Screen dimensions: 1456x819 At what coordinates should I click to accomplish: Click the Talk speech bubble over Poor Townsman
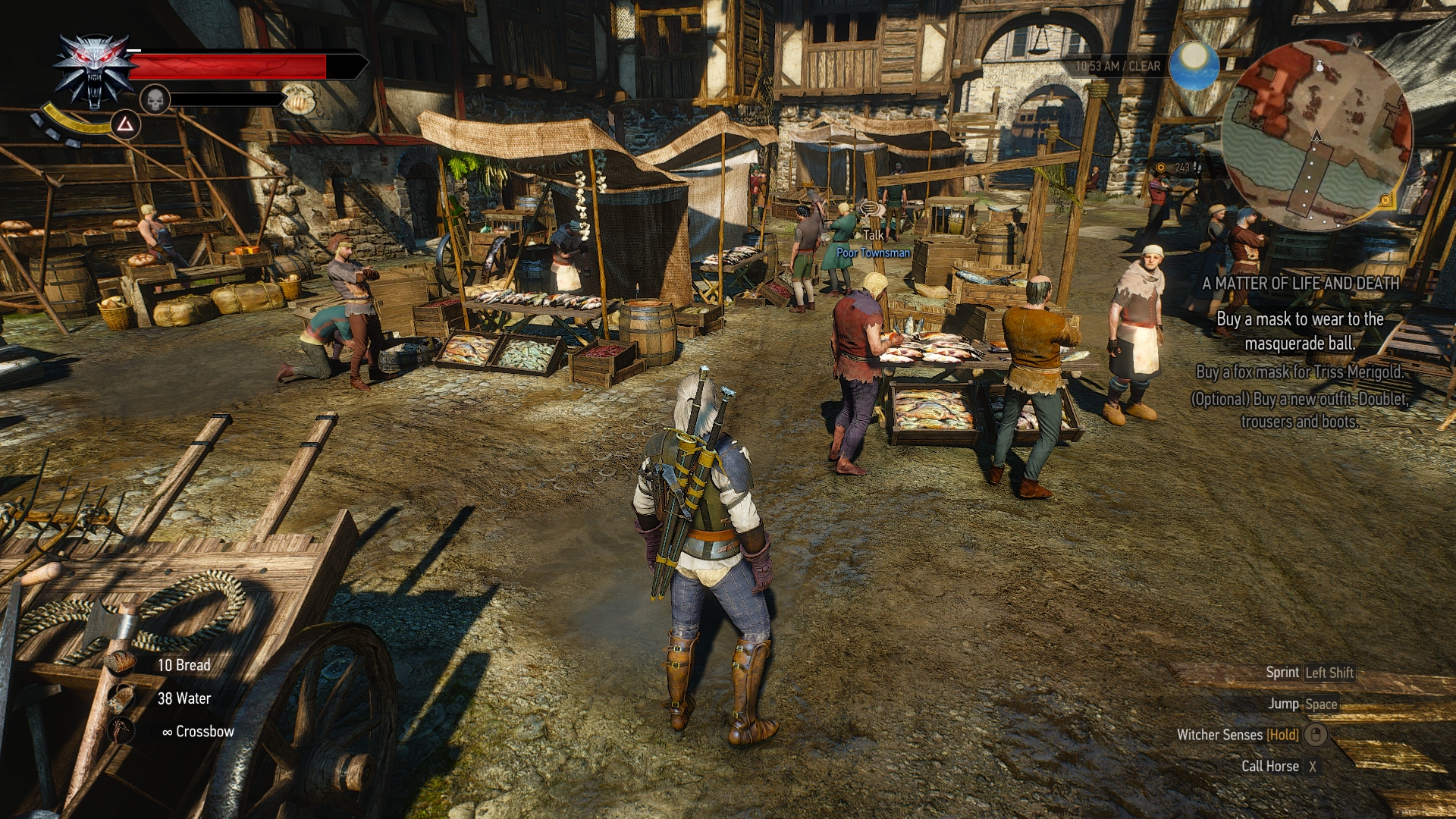coord(869,208)
